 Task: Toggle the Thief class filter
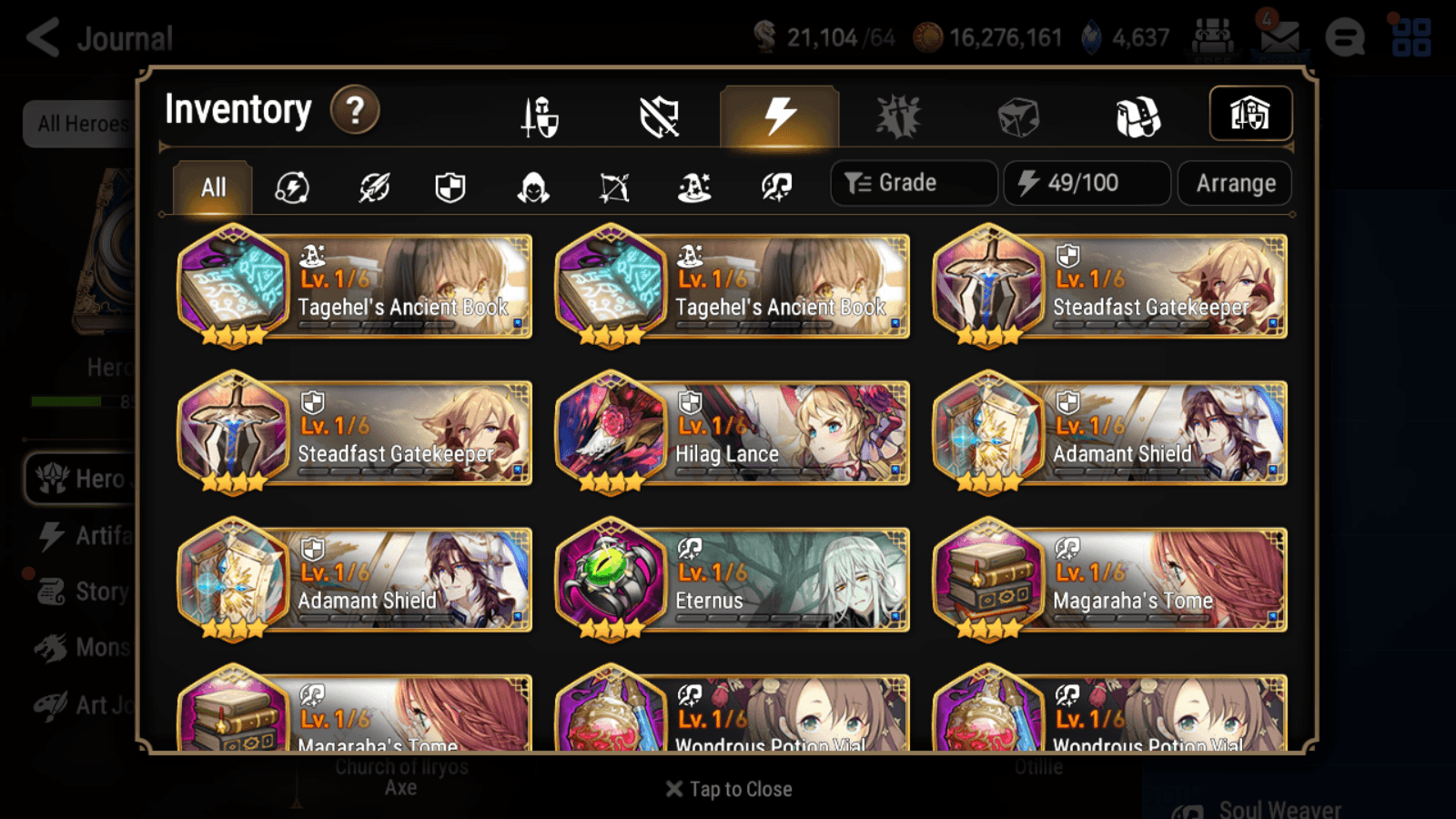[x=534, y=187]
